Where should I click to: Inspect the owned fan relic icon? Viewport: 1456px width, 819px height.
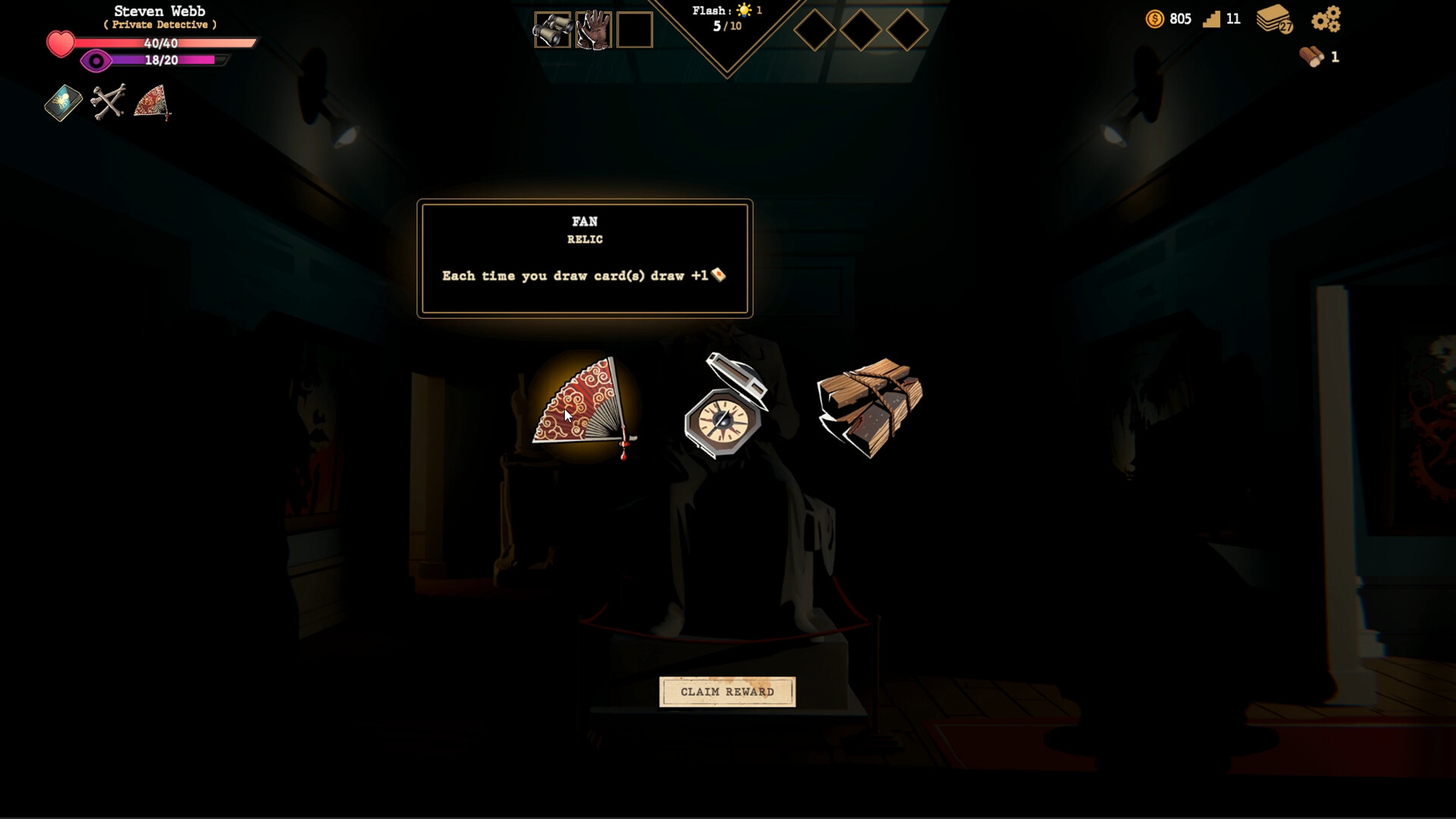click(x=152, y=102)
